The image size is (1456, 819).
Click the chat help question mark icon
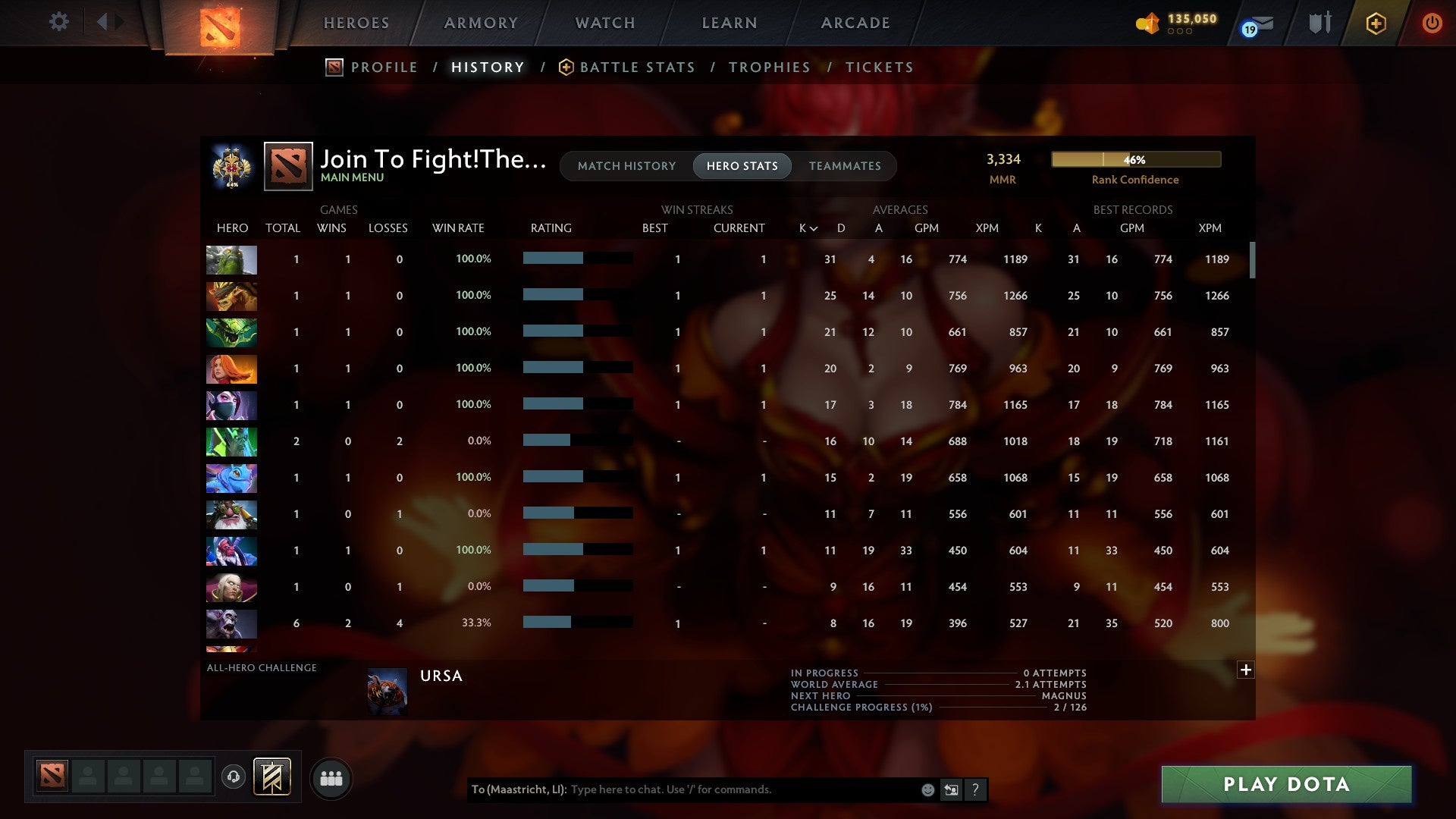pyautogui.click(x=976, y=789)
